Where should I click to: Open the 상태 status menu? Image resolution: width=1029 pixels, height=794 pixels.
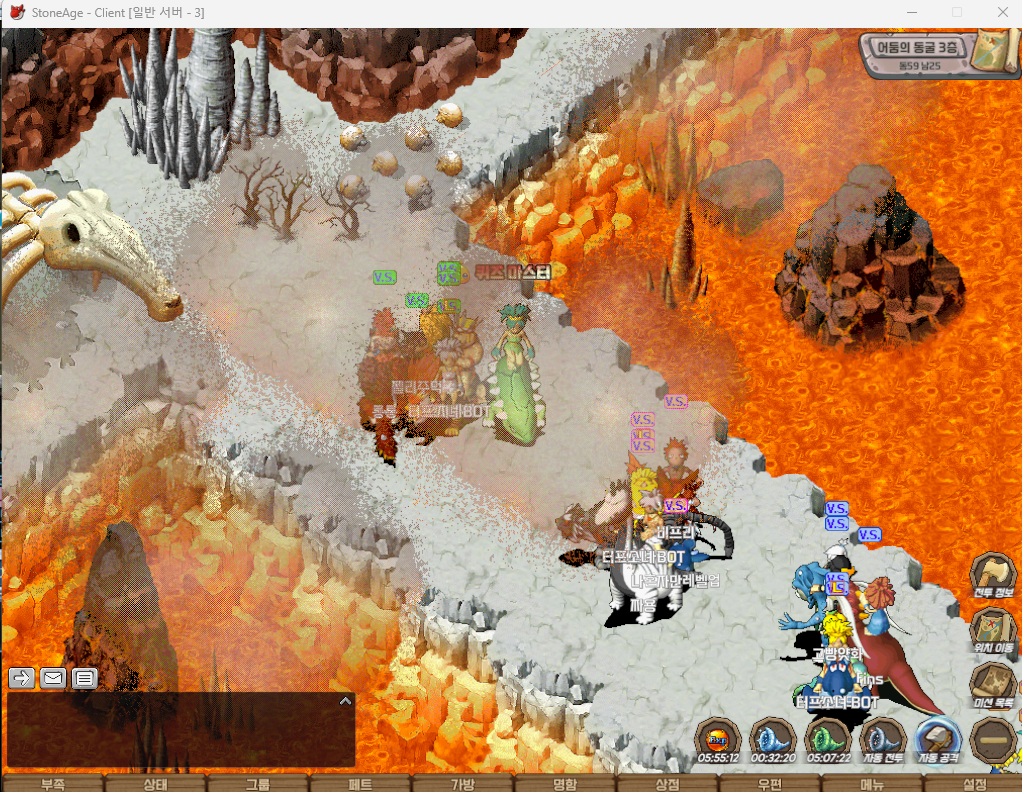point(155,785)
